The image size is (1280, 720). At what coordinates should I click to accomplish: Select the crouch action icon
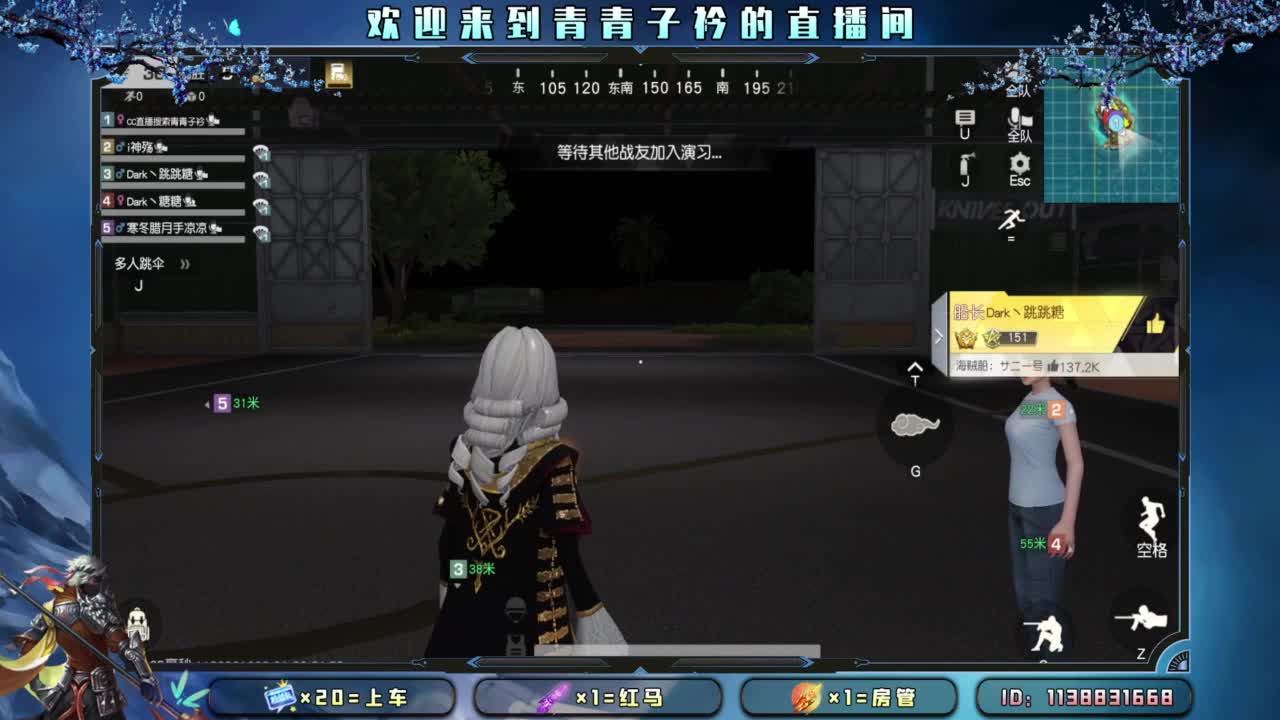pos(1043,628)
